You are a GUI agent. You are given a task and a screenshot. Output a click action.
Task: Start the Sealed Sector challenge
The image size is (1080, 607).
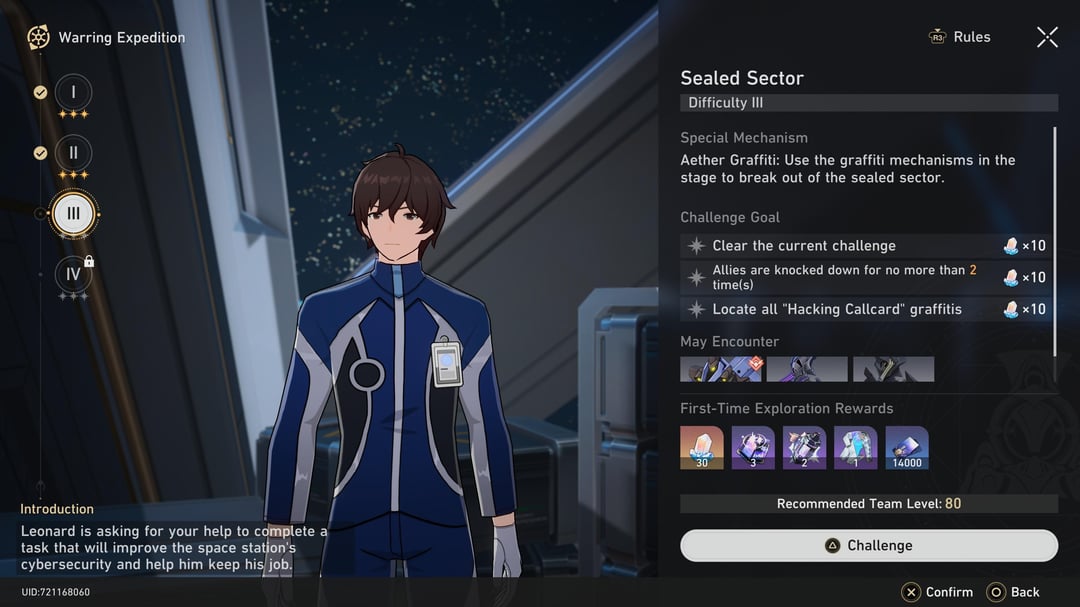(x=868, y=545)
